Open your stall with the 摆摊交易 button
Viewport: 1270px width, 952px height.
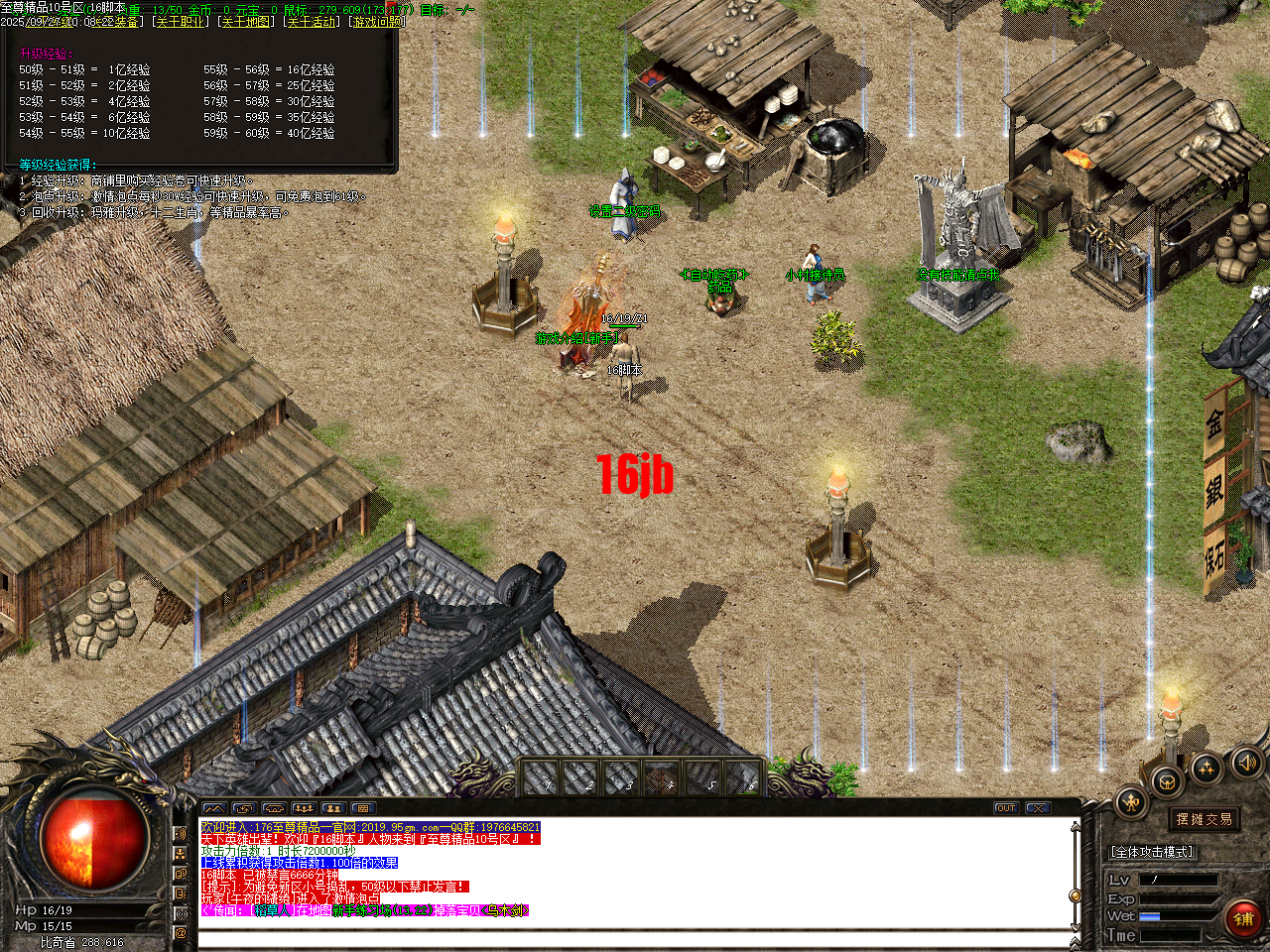point(1205,819)
